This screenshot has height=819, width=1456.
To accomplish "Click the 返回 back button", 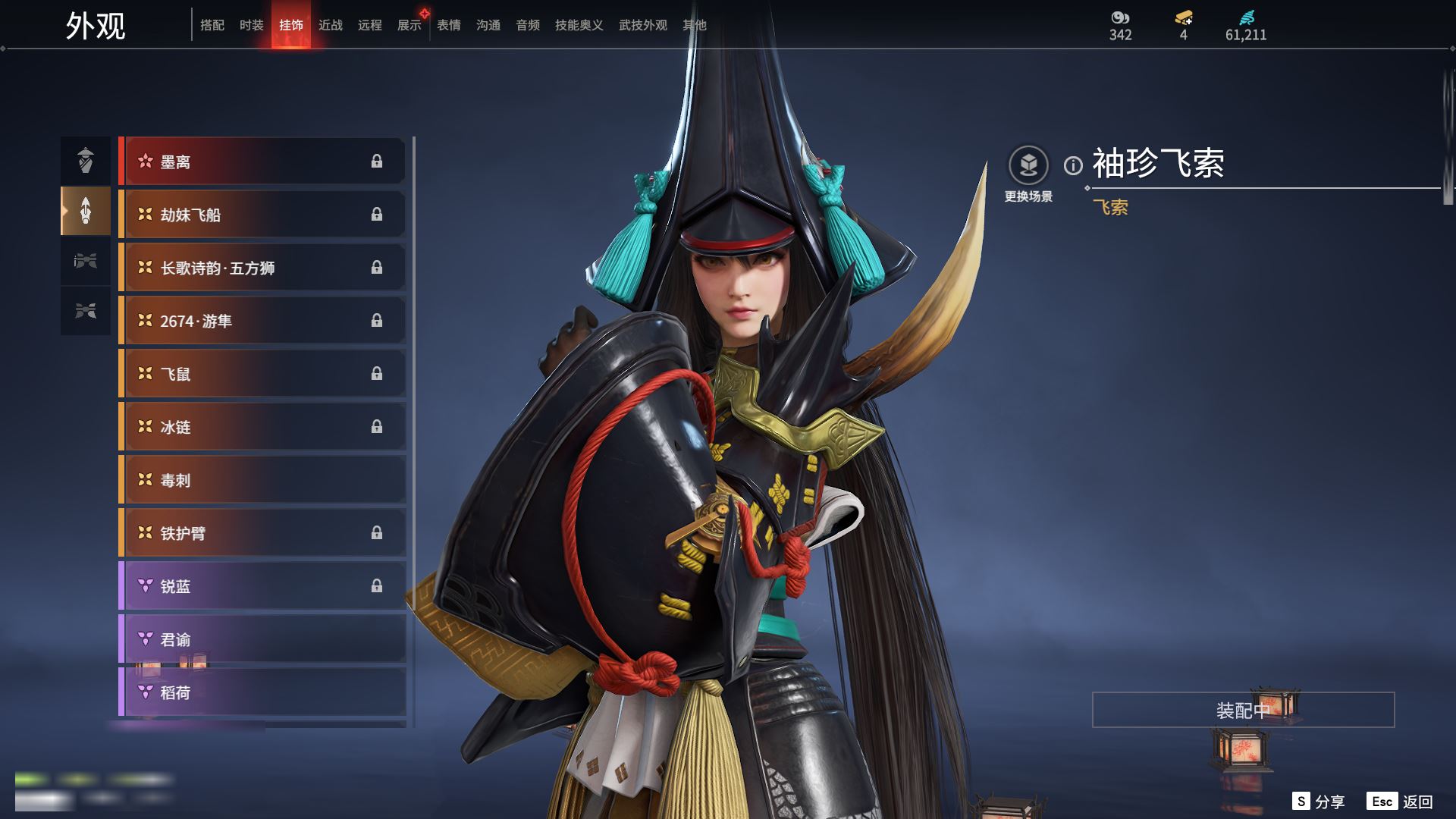I will [1401, 802].
